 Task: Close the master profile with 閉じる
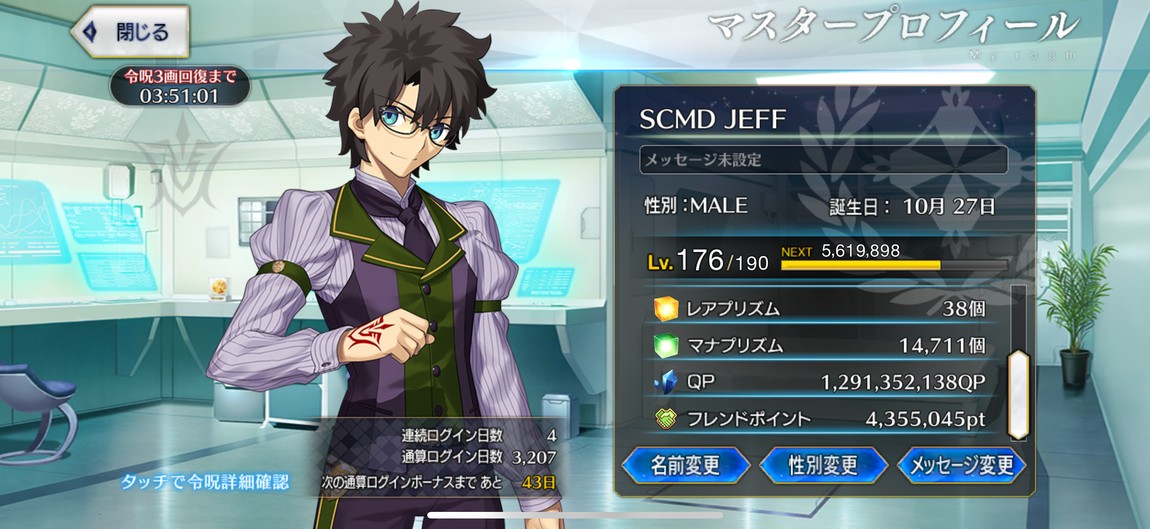click(x=130, y=30)
